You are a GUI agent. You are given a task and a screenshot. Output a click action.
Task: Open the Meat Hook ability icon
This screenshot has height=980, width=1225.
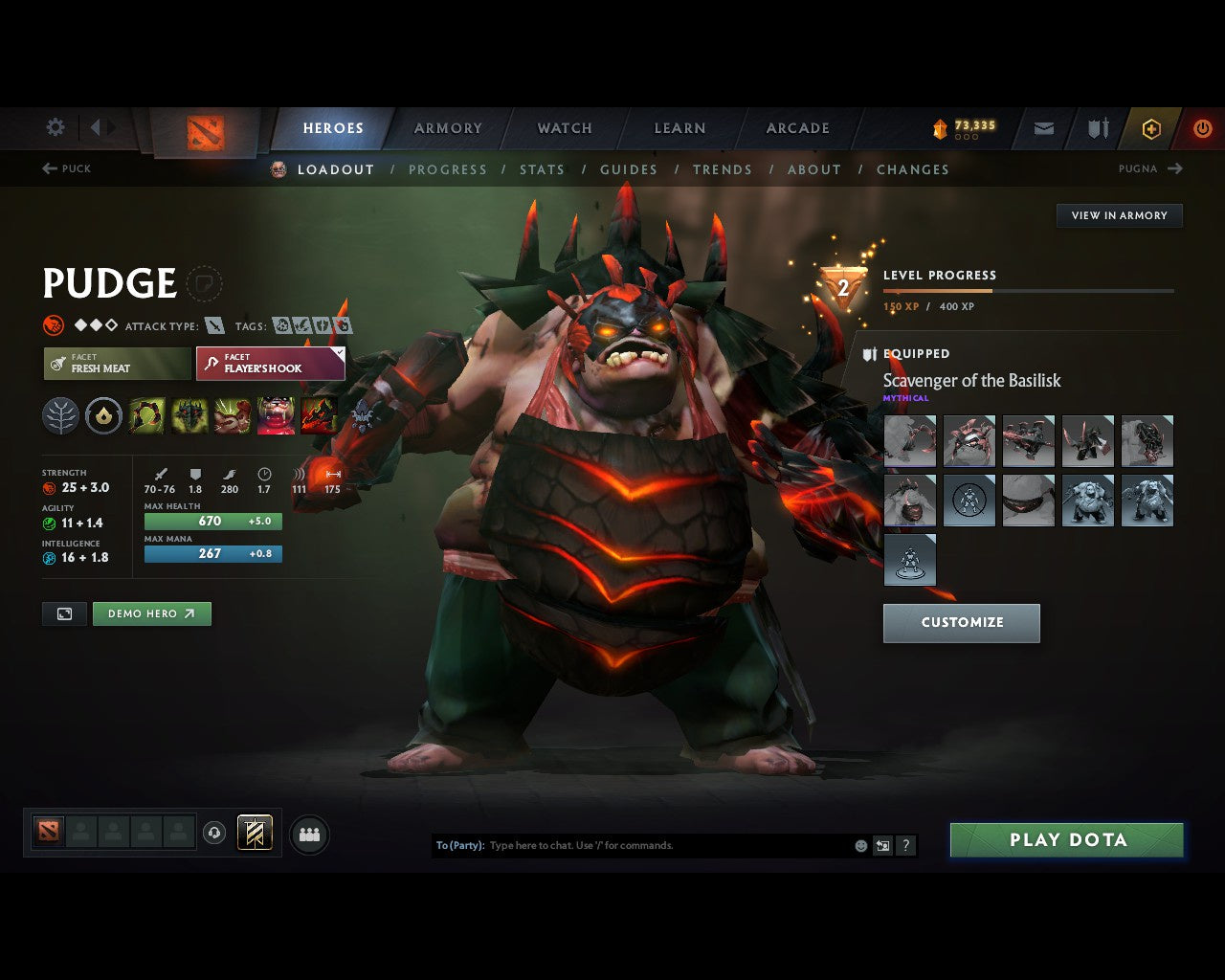(x=145, y=414)
